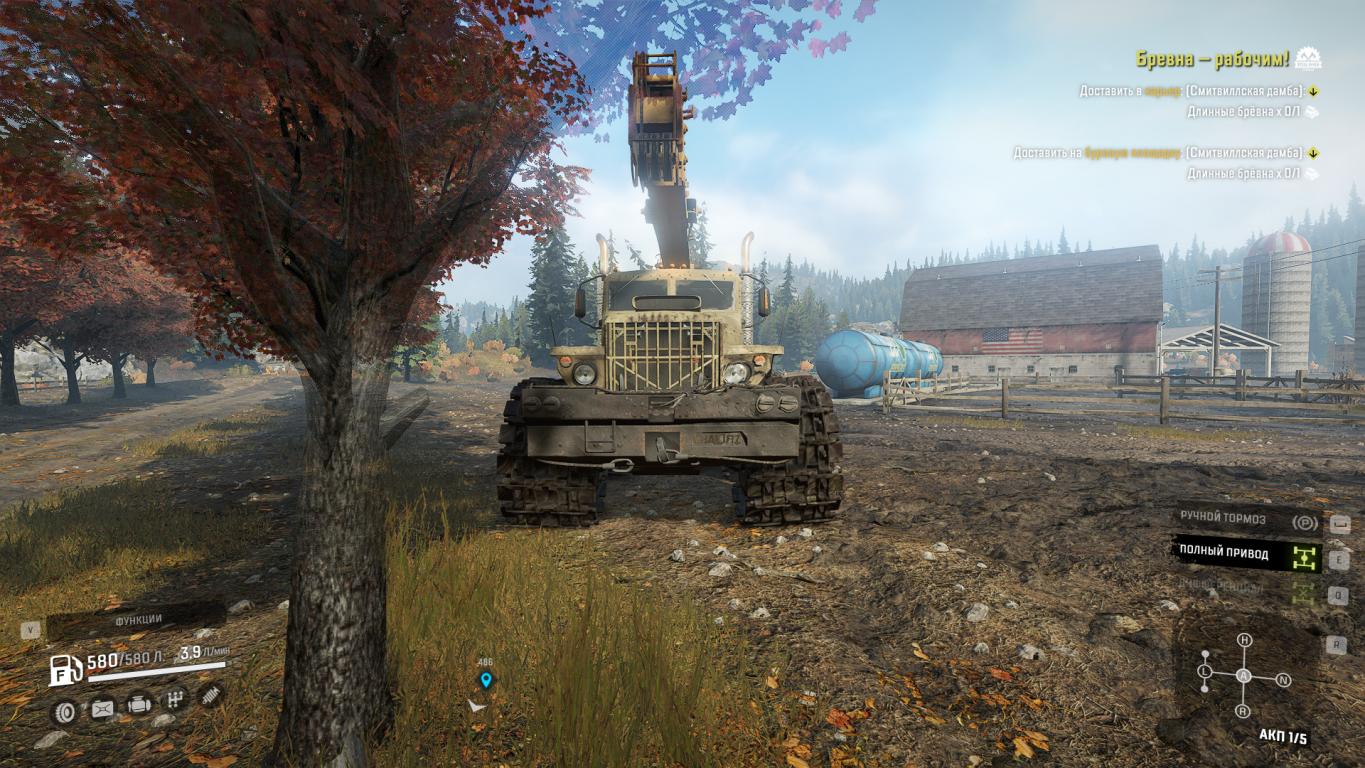Click the gearbox damage status icon
This screenshot has height=768, width=1365.
point(175,699)
